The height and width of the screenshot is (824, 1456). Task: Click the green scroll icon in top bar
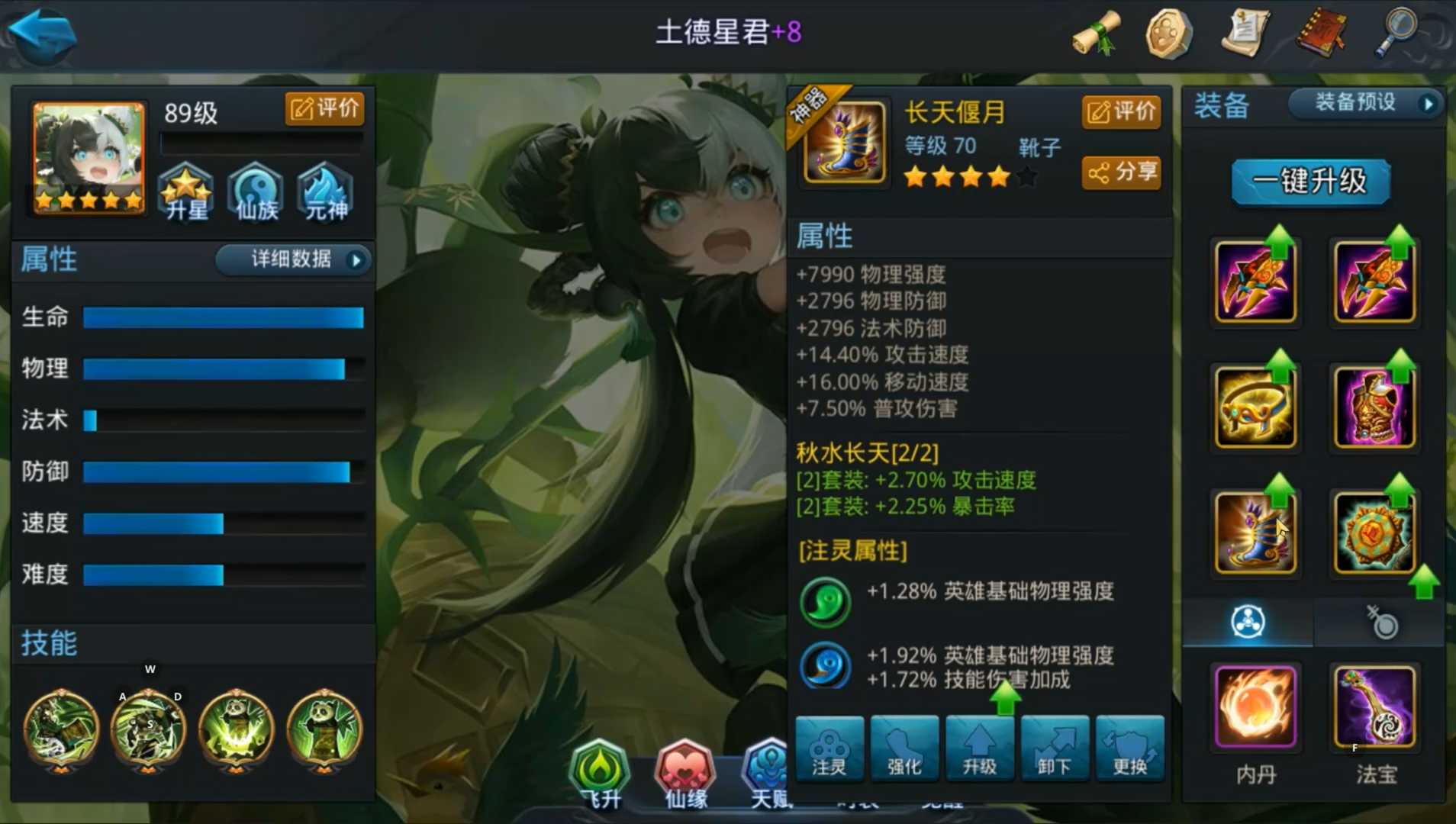(x=1097, y=34)
